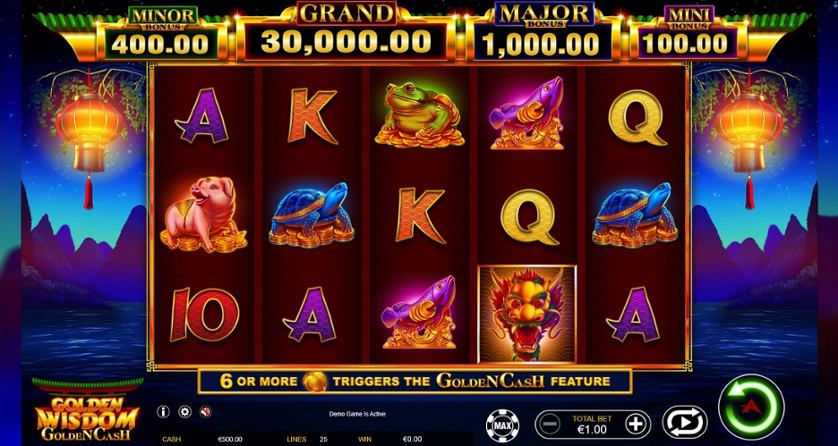Image resolution: width=838 pixels, height=446 pixels.
Task: Set max bet using the MAX chip
Action: point(500,423)
